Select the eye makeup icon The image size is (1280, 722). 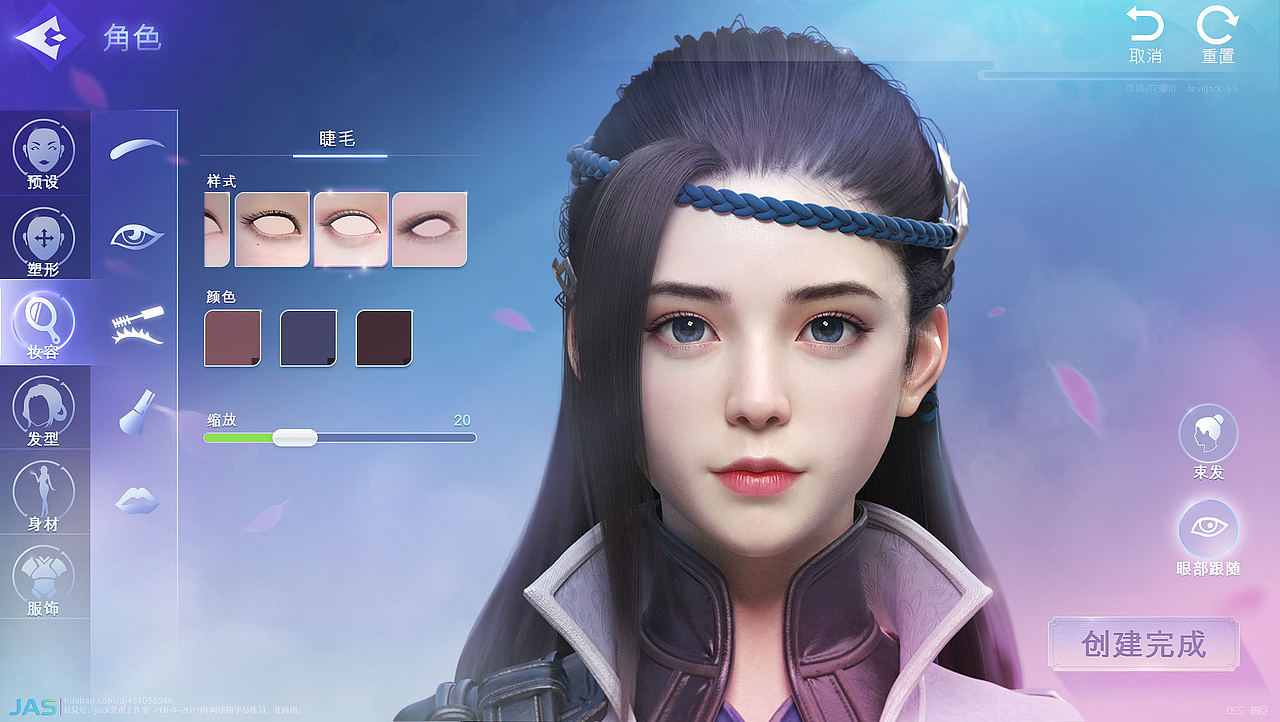pyautogui.click(x=136, y=236)
